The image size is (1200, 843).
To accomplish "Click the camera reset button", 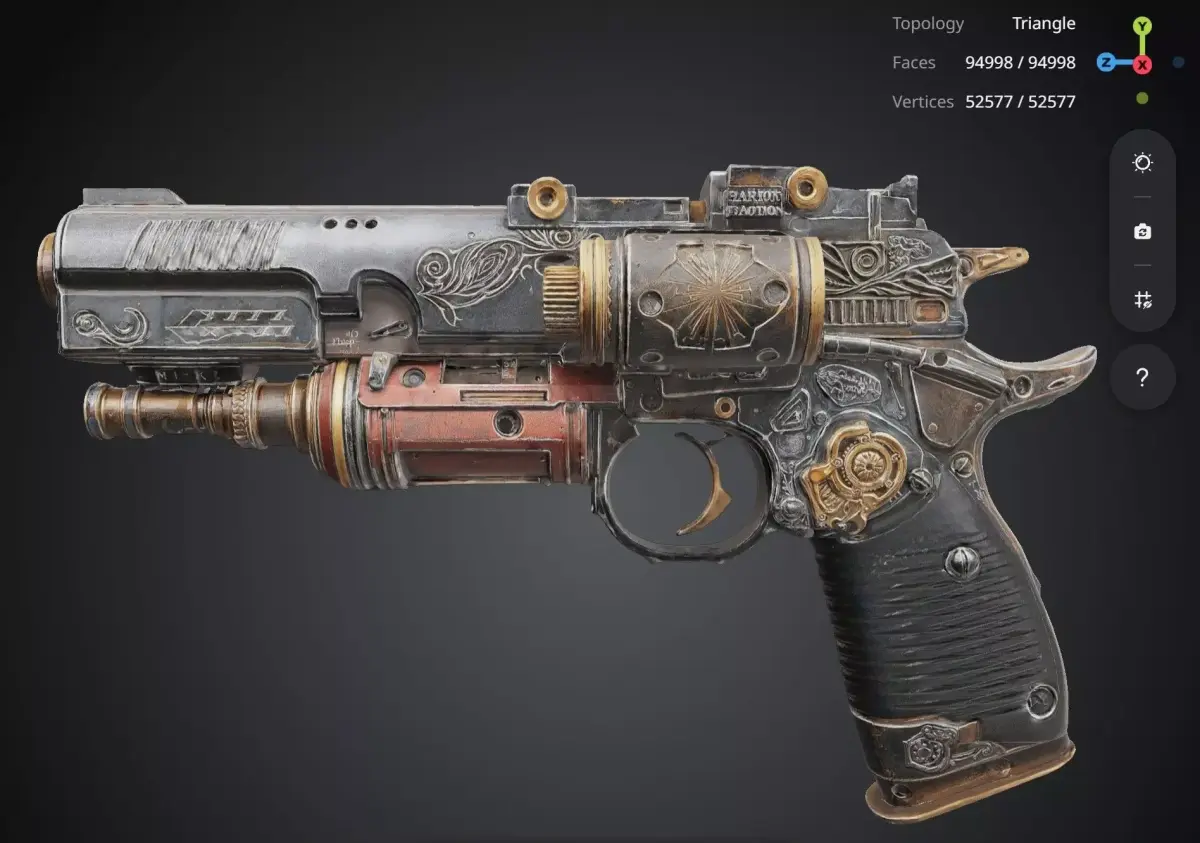I will tap(1143, 232).
